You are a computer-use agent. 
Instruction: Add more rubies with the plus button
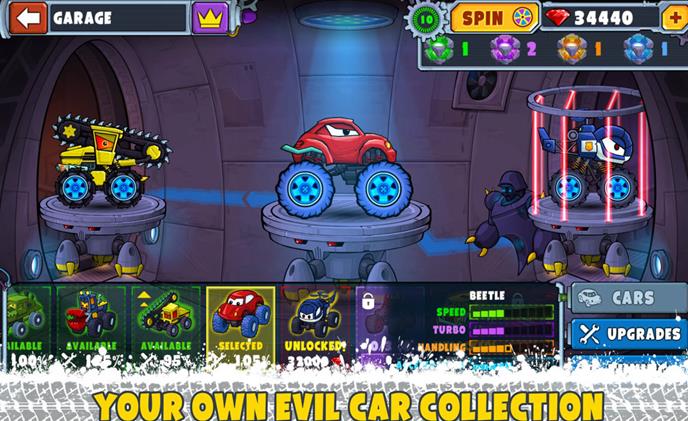[672, 17]
